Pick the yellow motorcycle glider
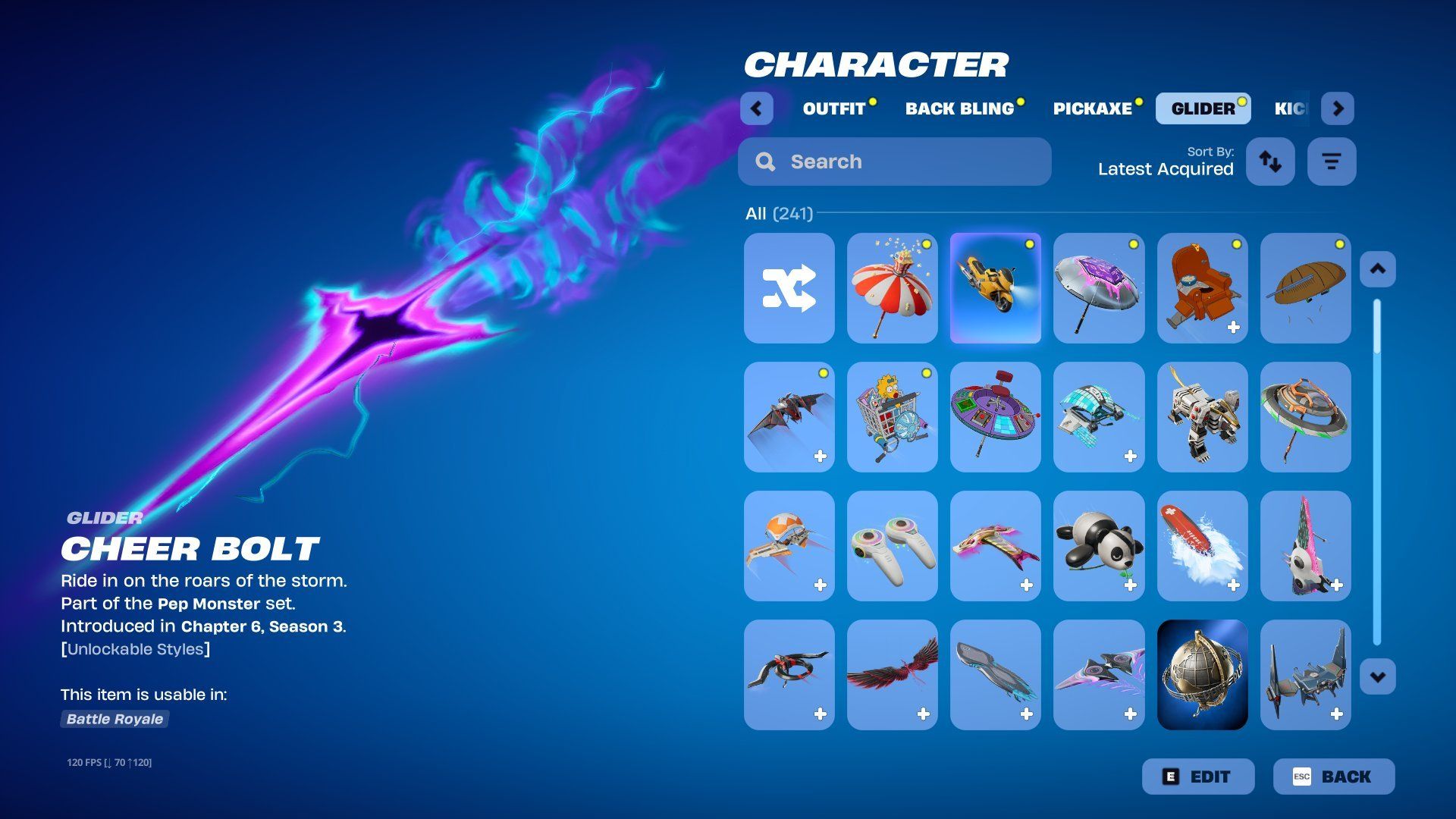 [995, 288]
